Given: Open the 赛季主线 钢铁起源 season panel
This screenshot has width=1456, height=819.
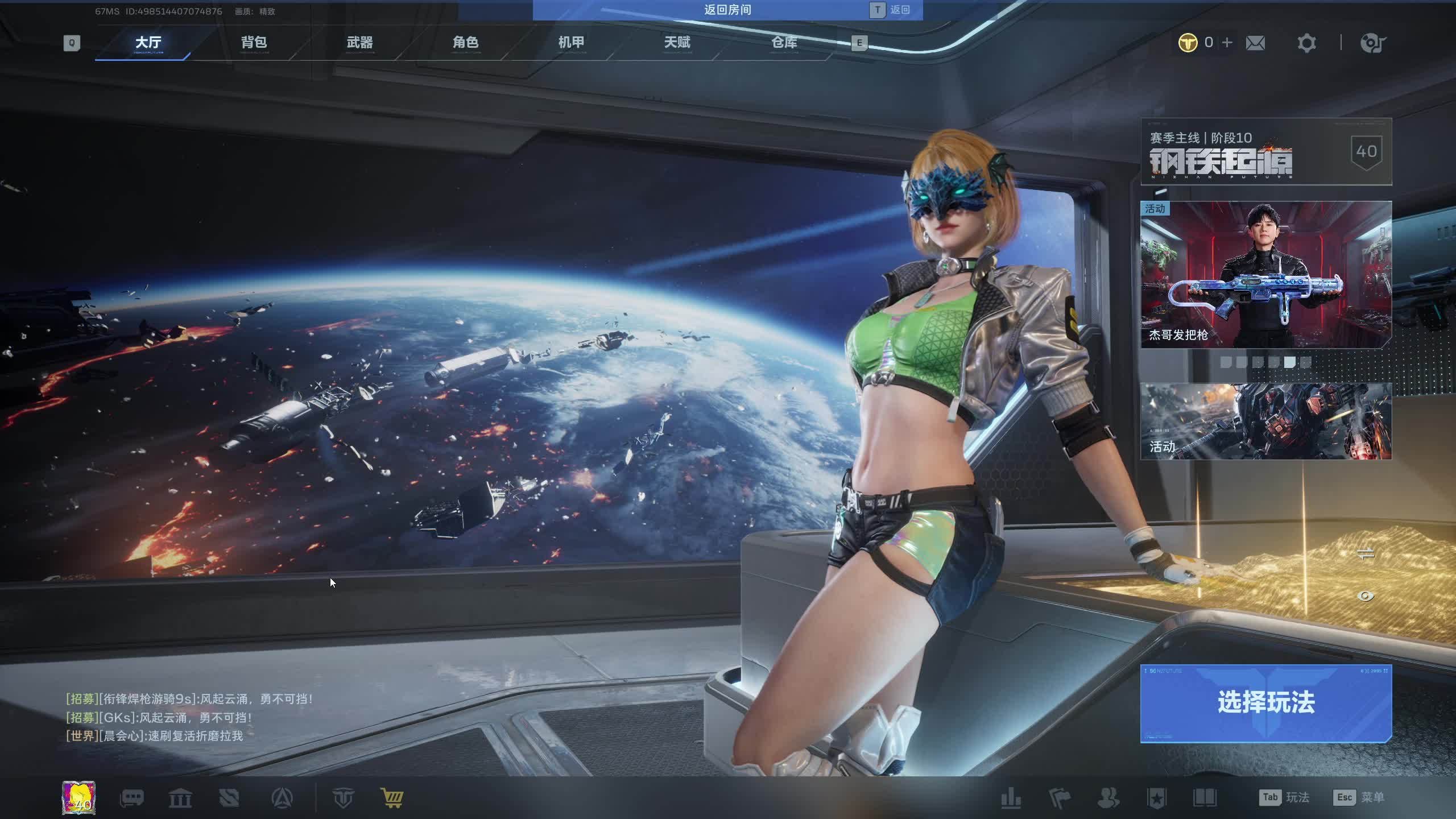Looking at the screenshot, I should pos(1266,152).
